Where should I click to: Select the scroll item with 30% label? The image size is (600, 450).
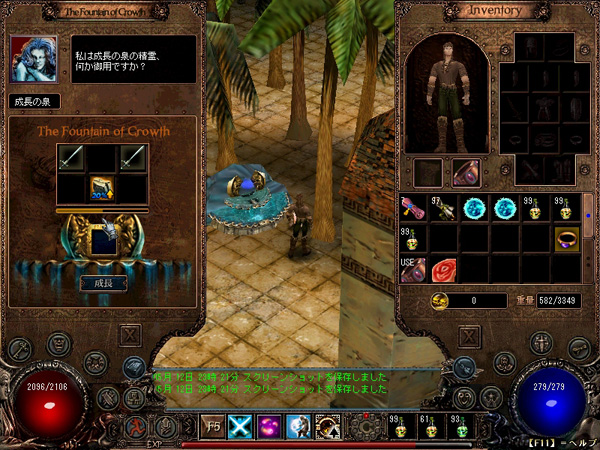tap(102, 188)
